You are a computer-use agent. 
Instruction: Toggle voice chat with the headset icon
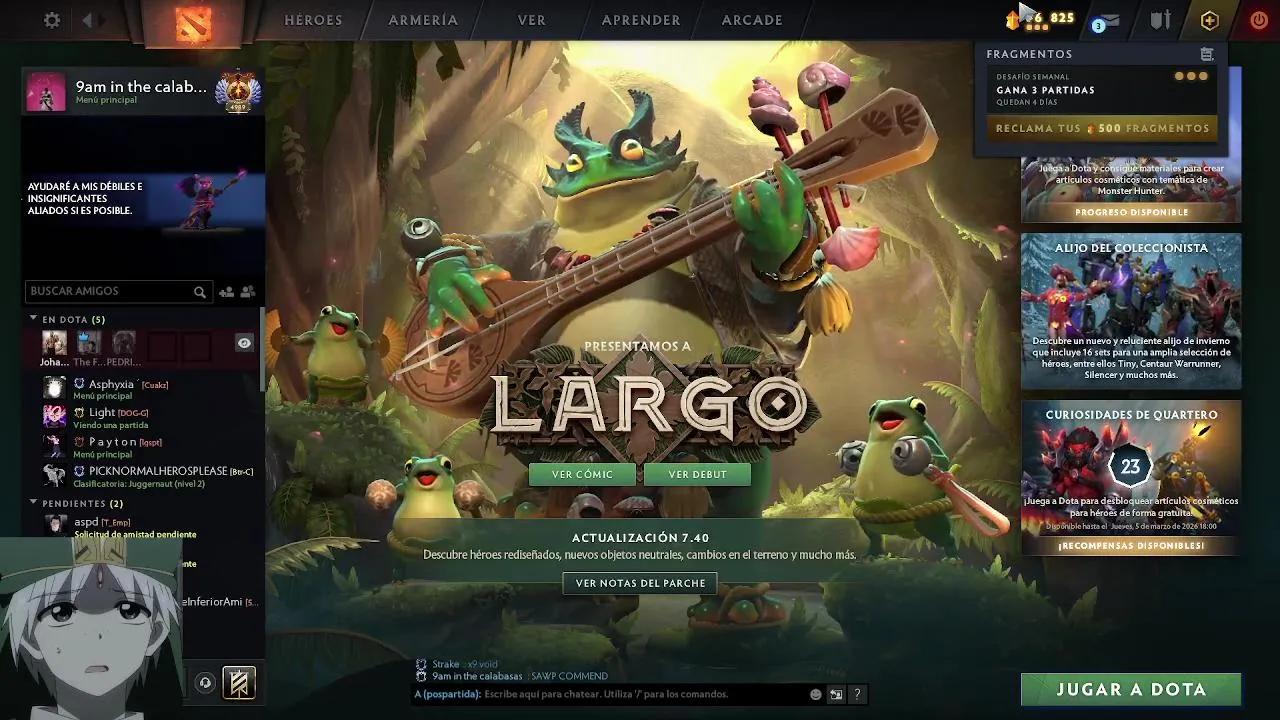207,683
